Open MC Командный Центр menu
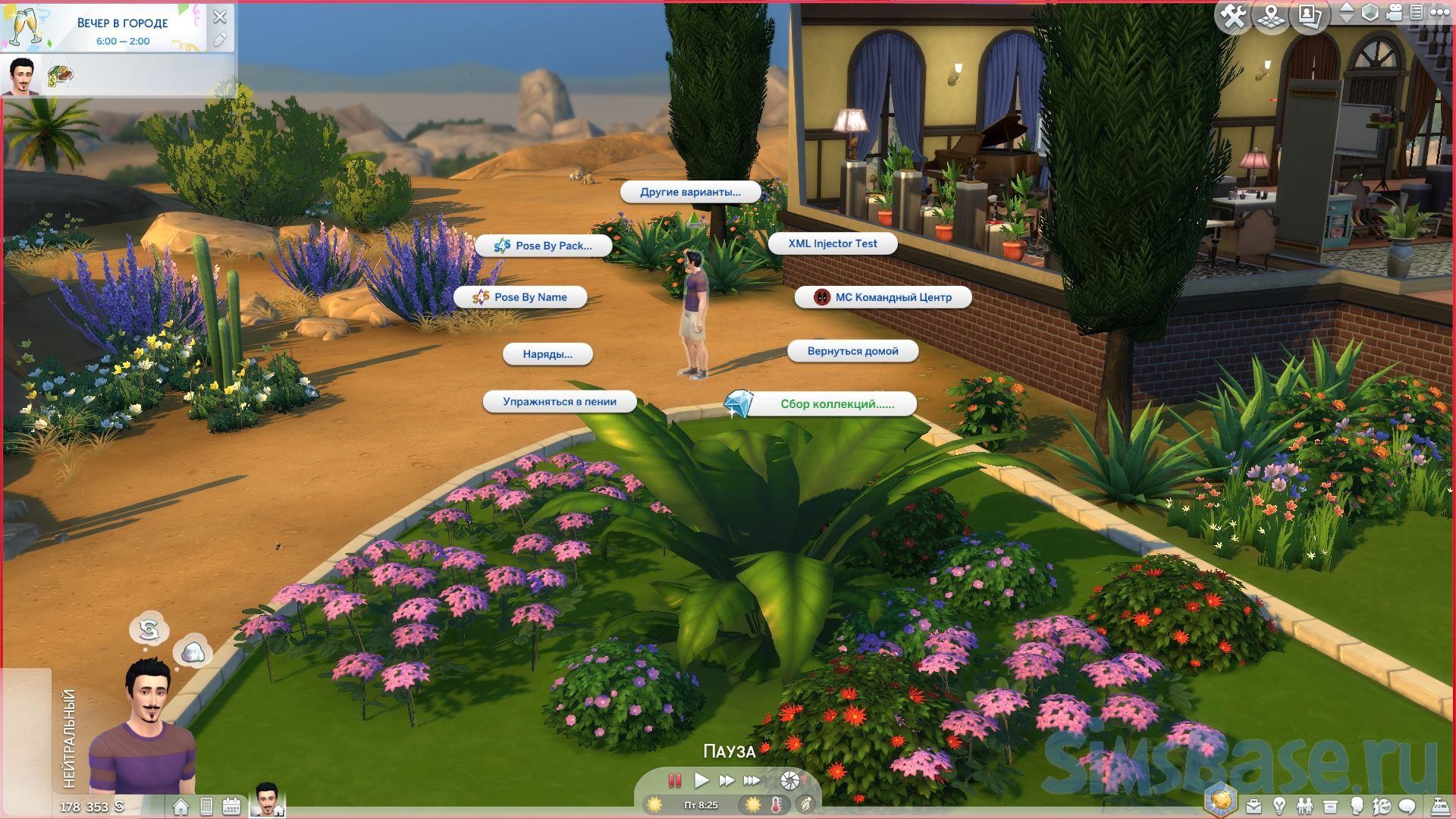This screenshot has width=1456, height=819. pos(883,297)
